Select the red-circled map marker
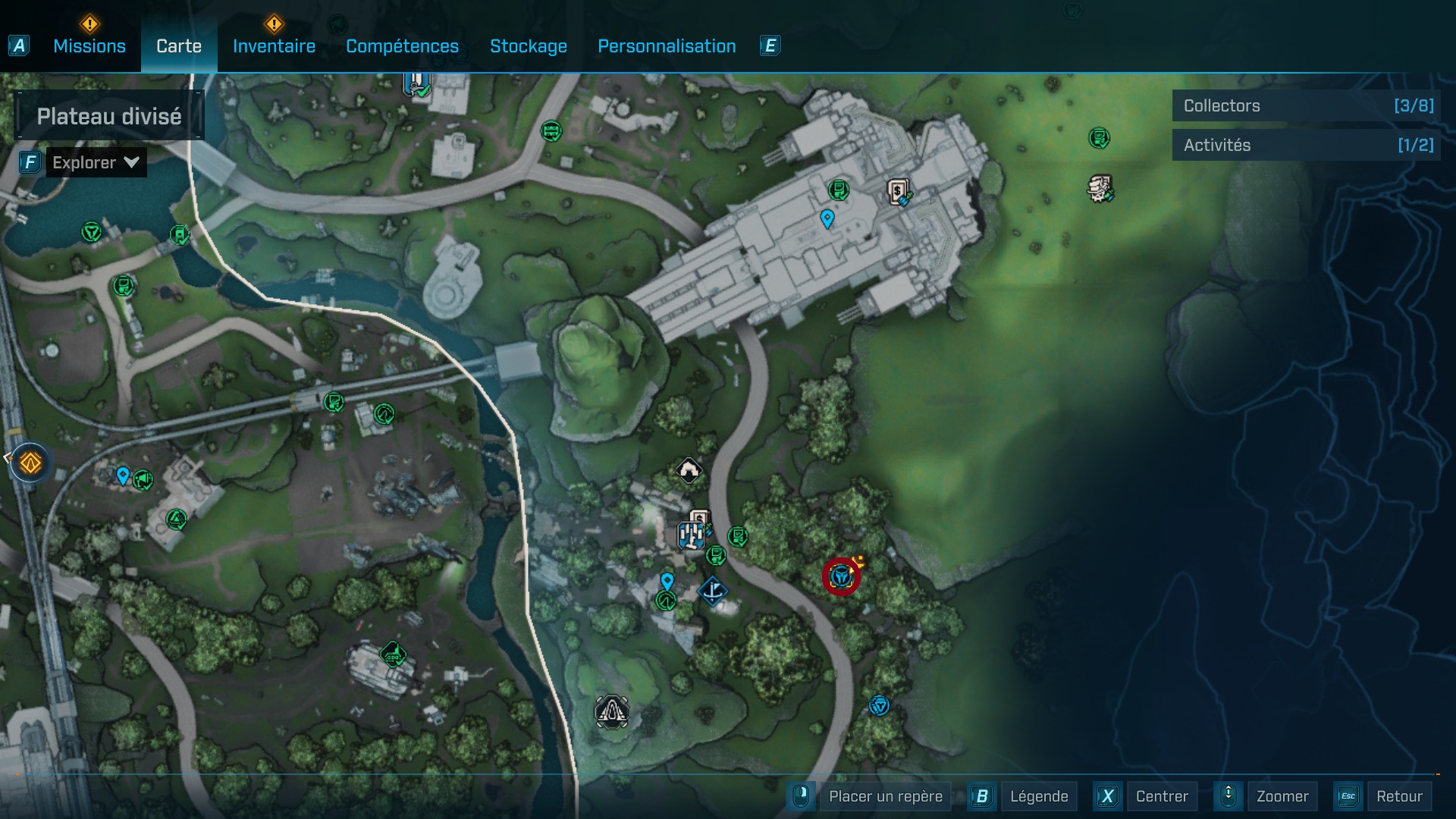Viewport: 1456px width, 819px height. point(841,577)
